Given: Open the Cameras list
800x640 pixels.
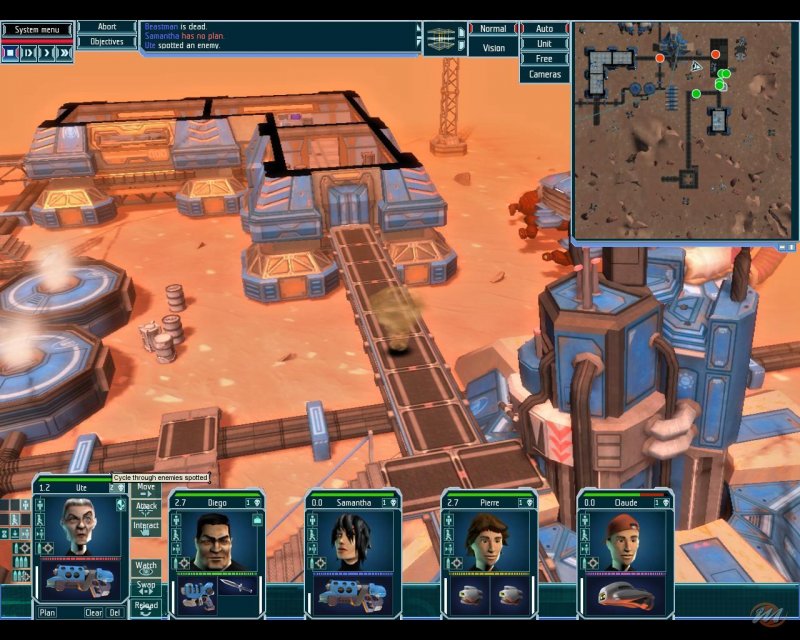Looking at the screenshot, I should point(544,75).
